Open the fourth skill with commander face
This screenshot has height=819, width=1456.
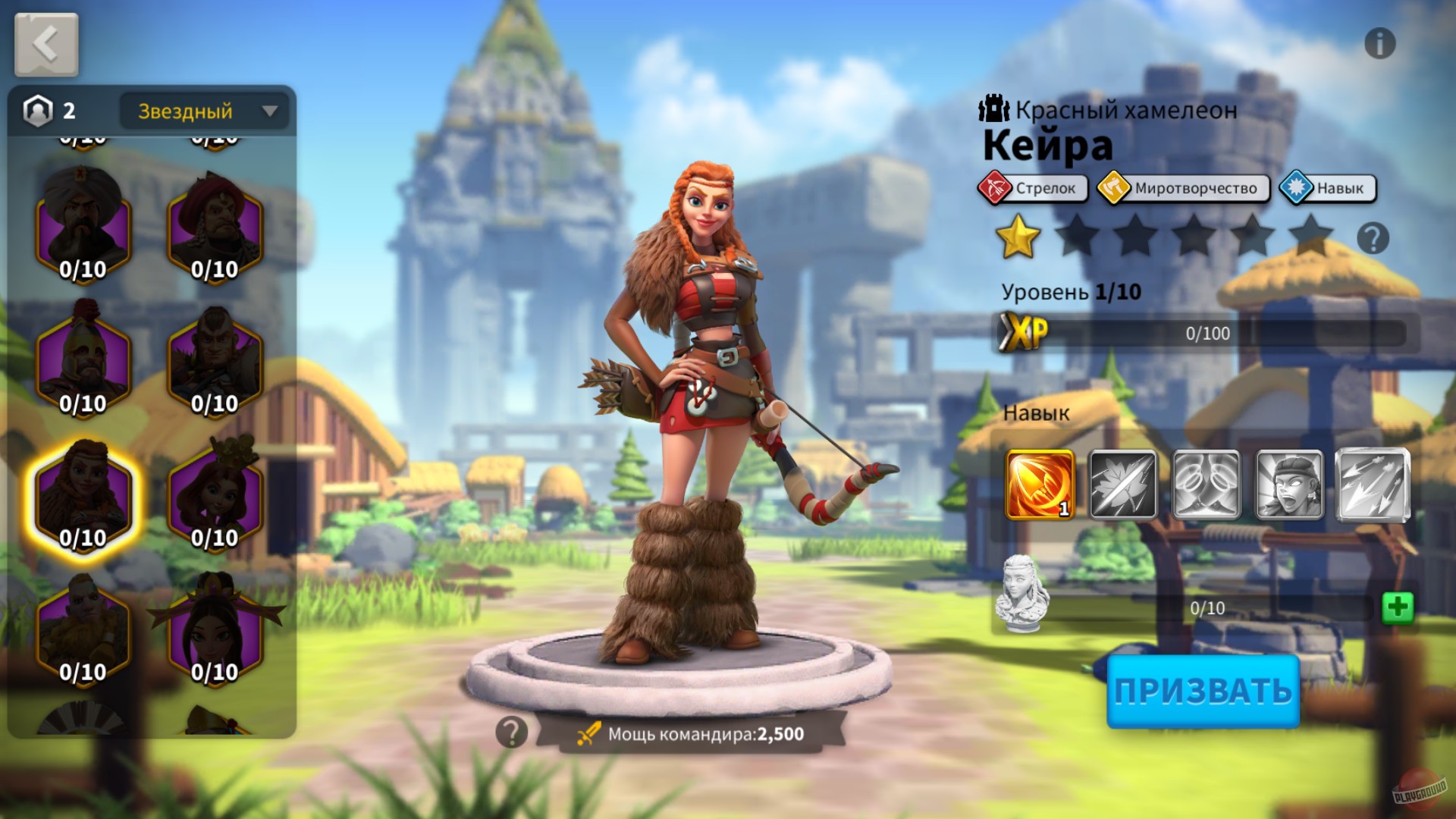coord(1289,484)
